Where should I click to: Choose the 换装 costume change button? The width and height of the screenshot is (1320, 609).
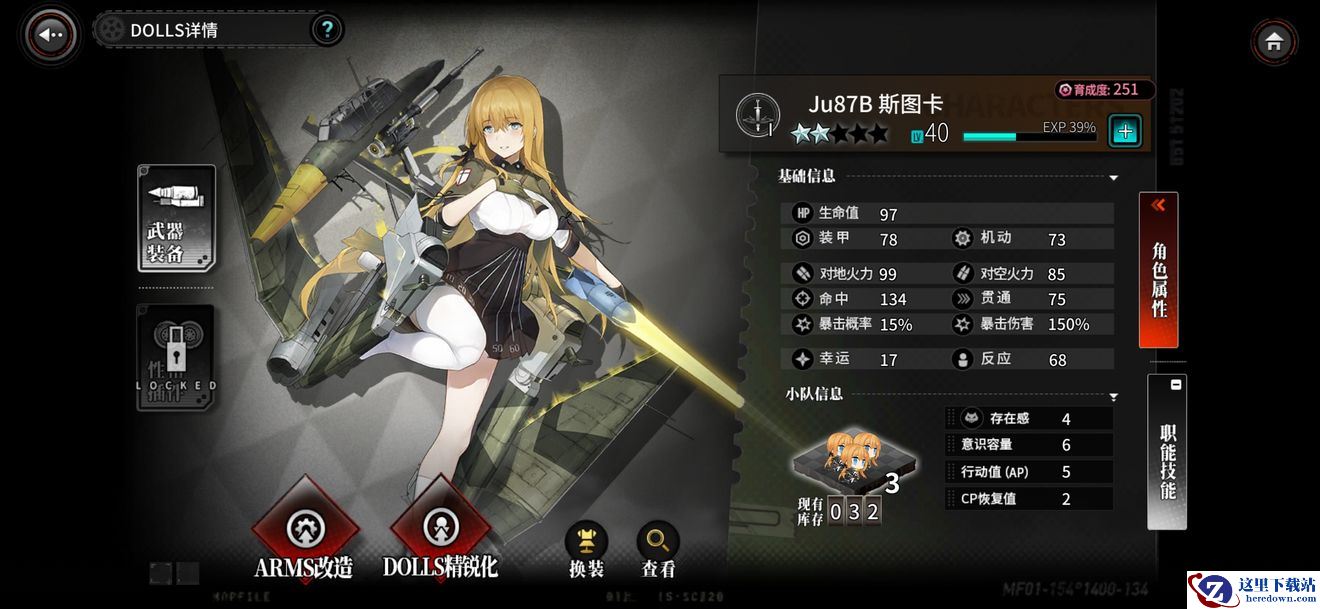pyautogui.click(x=586, y=546)
